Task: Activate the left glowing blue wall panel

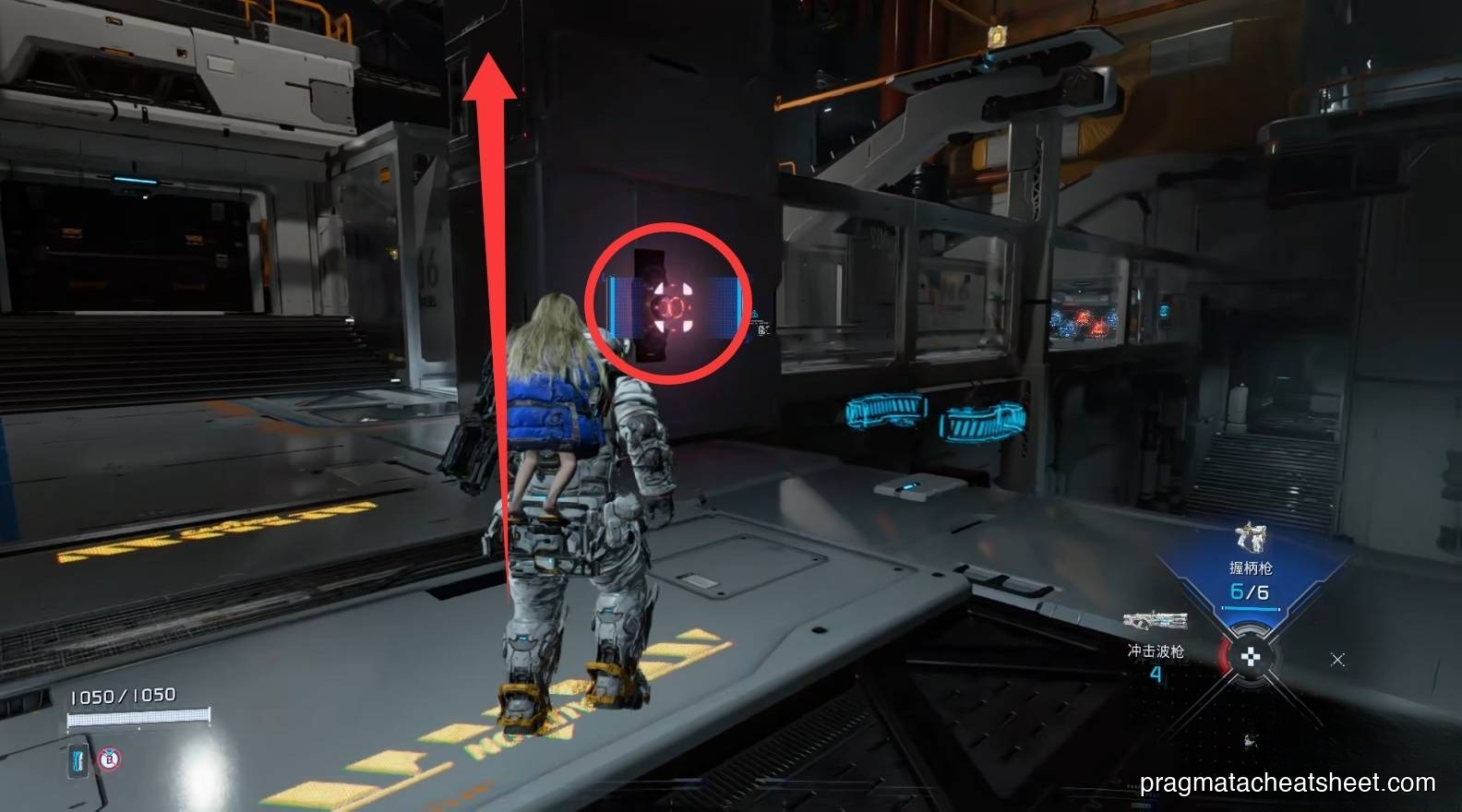Action: (883, 412)
